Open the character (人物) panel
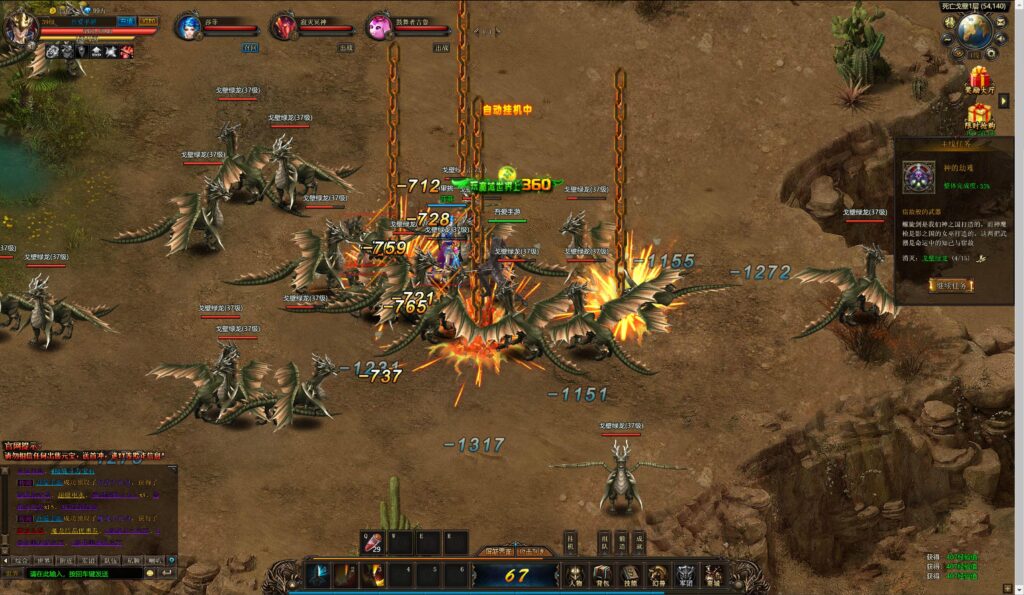 coord(574,576)
